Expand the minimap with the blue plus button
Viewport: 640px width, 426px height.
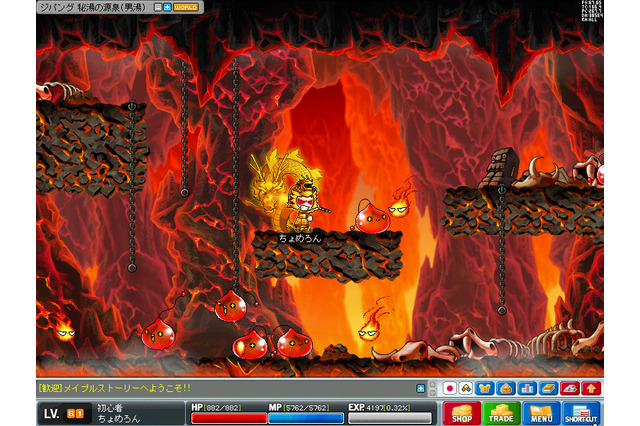coord(167,7)
